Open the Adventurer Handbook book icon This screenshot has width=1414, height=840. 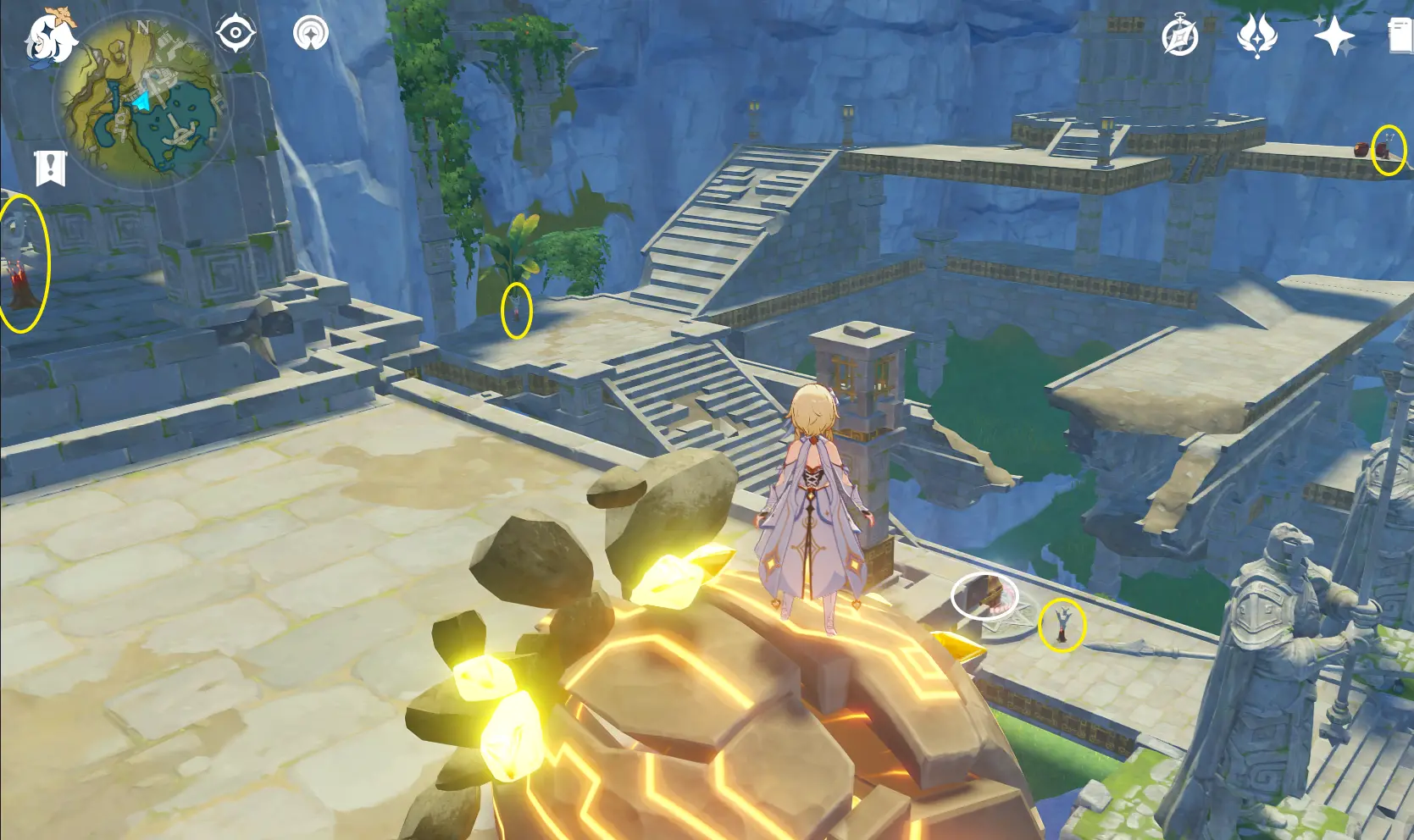[x=1401, y=37]
